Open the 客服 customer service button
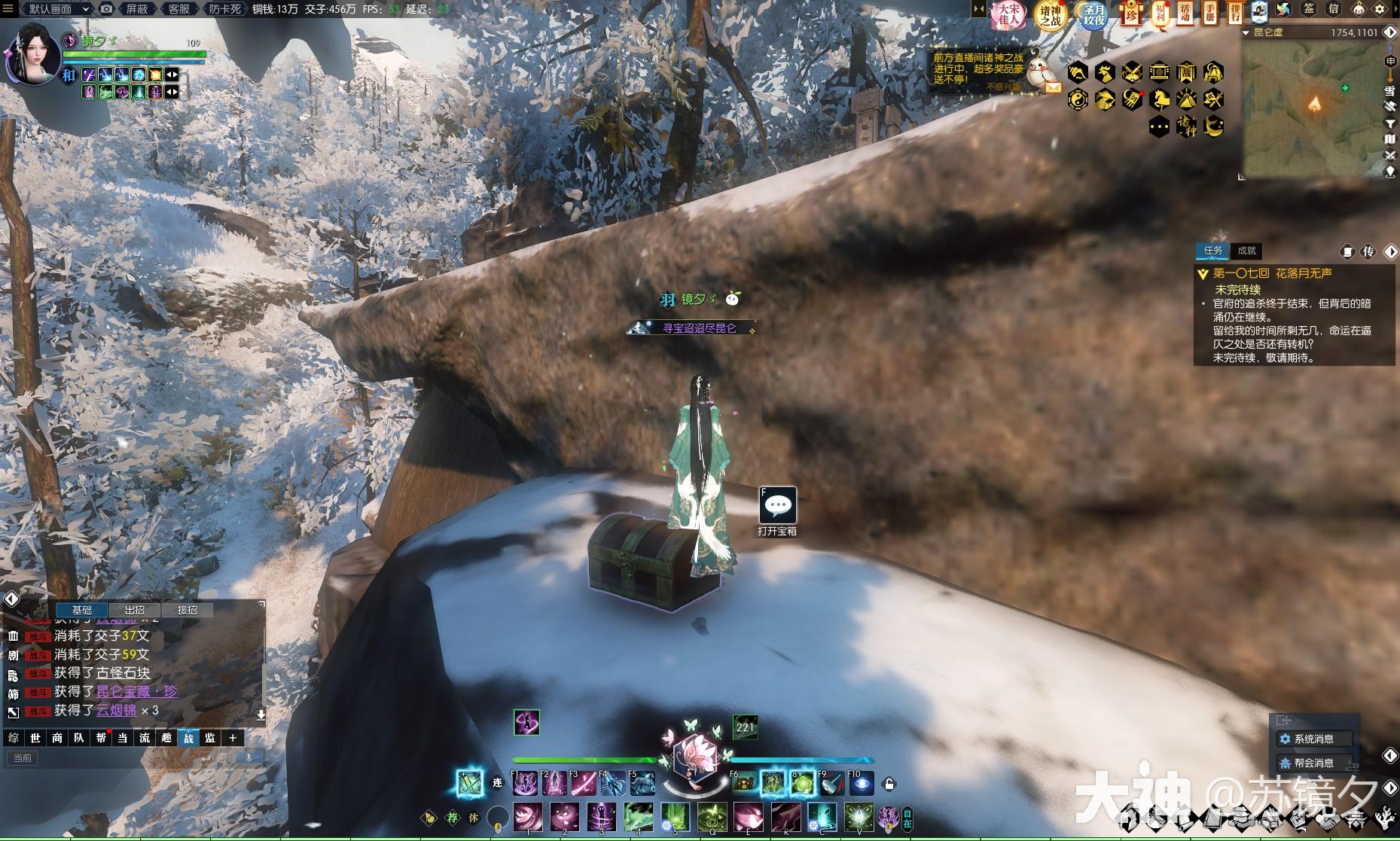 pos(178,9)
